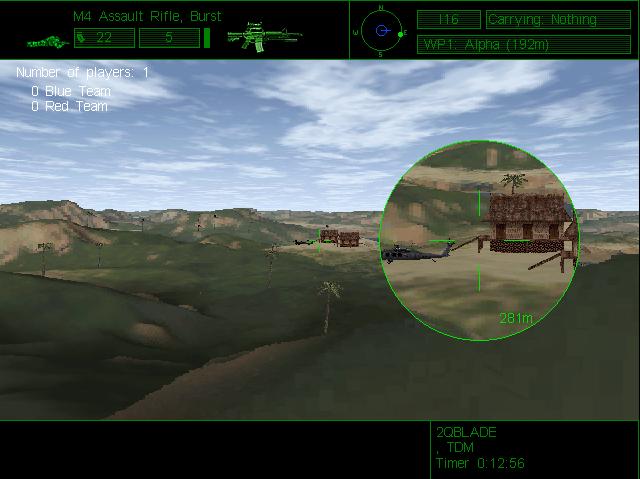The image size is (640, 479).
Task: Click the circular sniper scope inset
Action: point(479,241)
